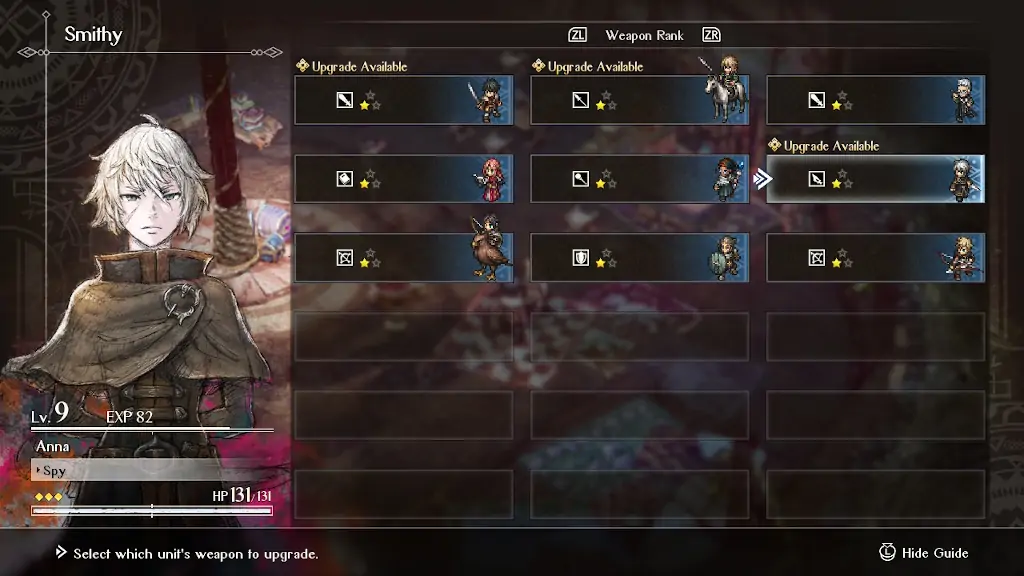
Task: Pick the shield bearer's weapon slot
Action: click(x=639, y=258)
